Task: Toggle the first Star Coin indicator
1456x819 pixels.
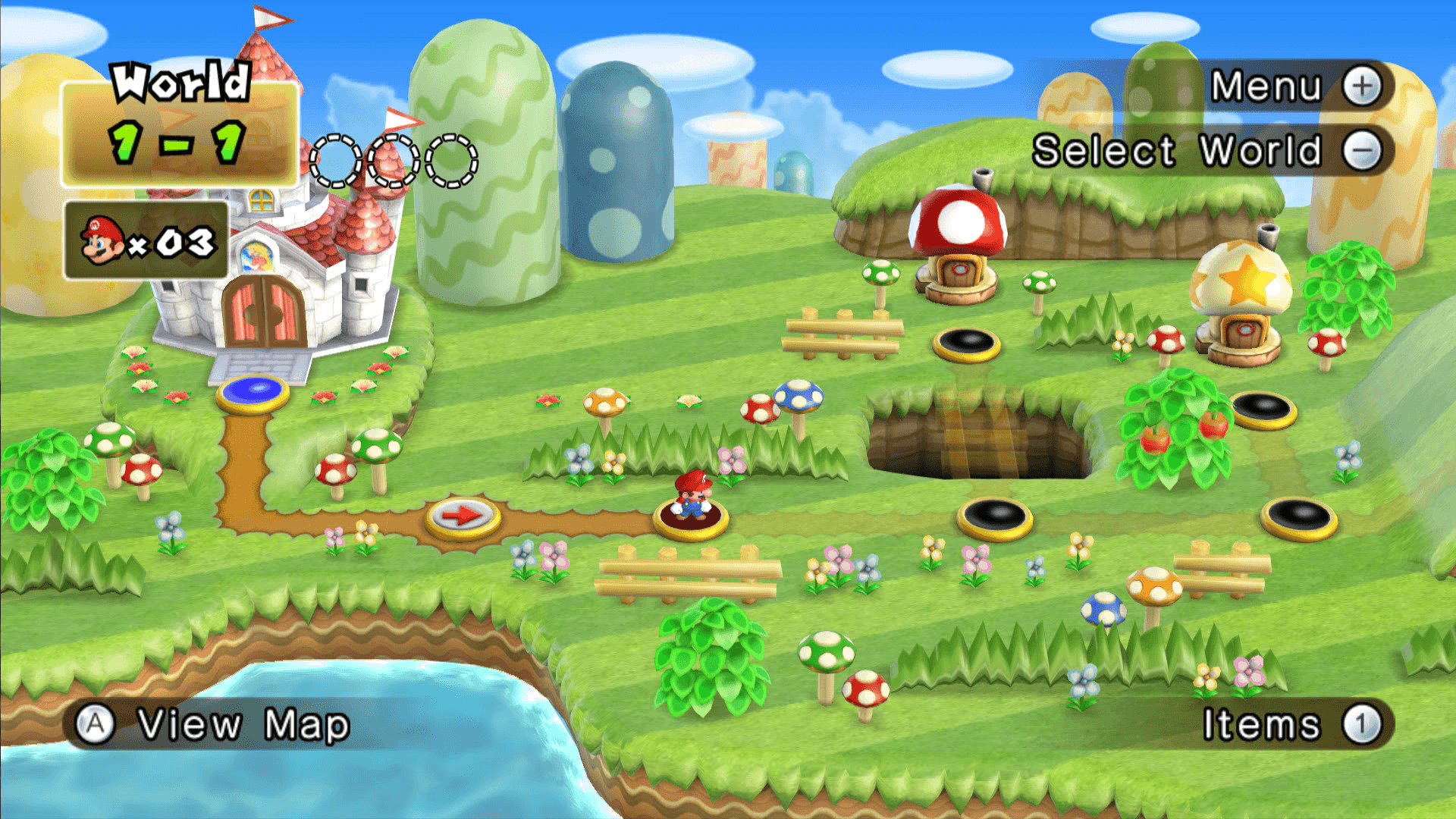Action: (334, 161)
